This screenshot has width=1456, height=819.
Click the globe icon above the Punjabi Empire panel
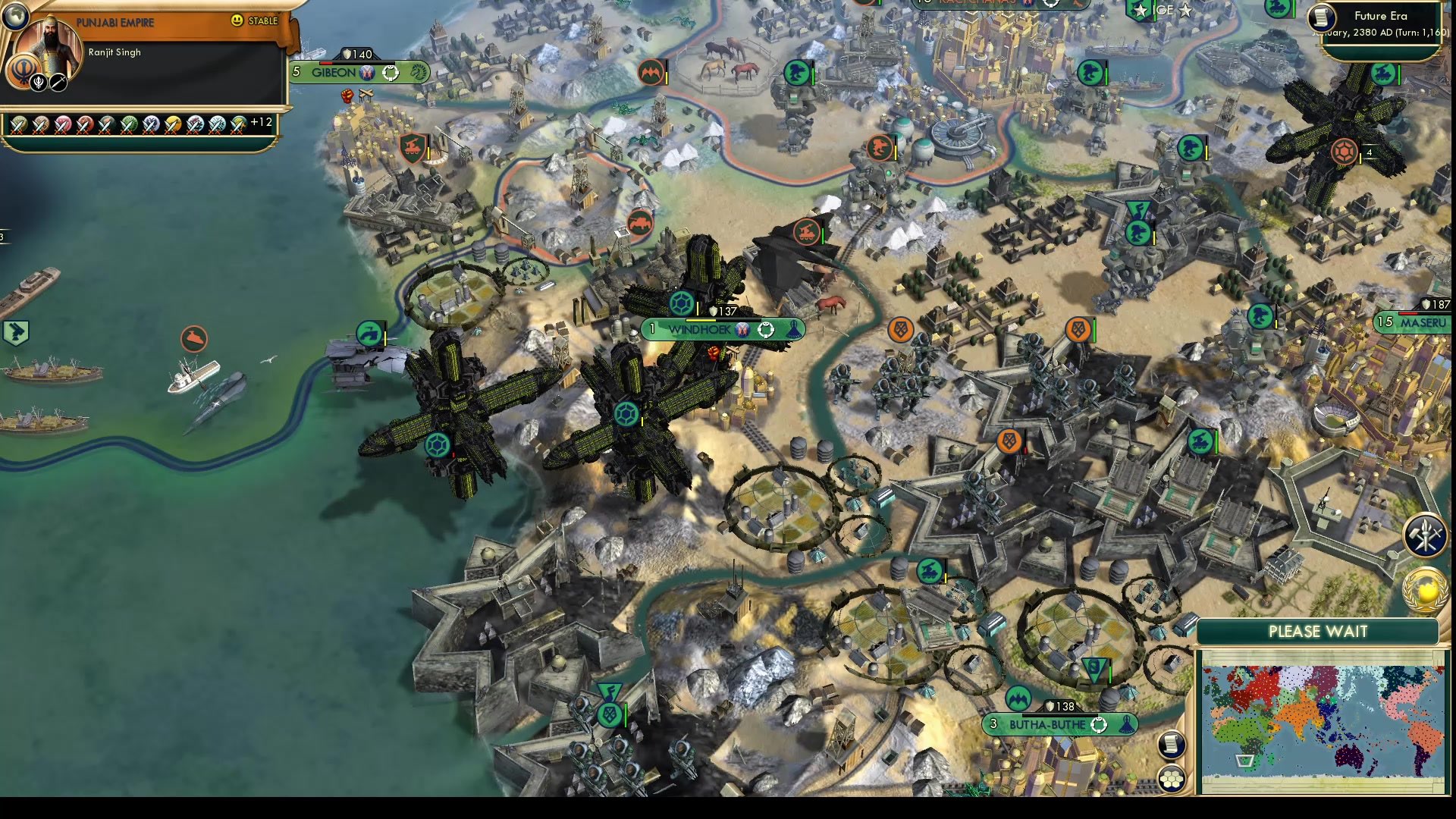coord(15,16)
